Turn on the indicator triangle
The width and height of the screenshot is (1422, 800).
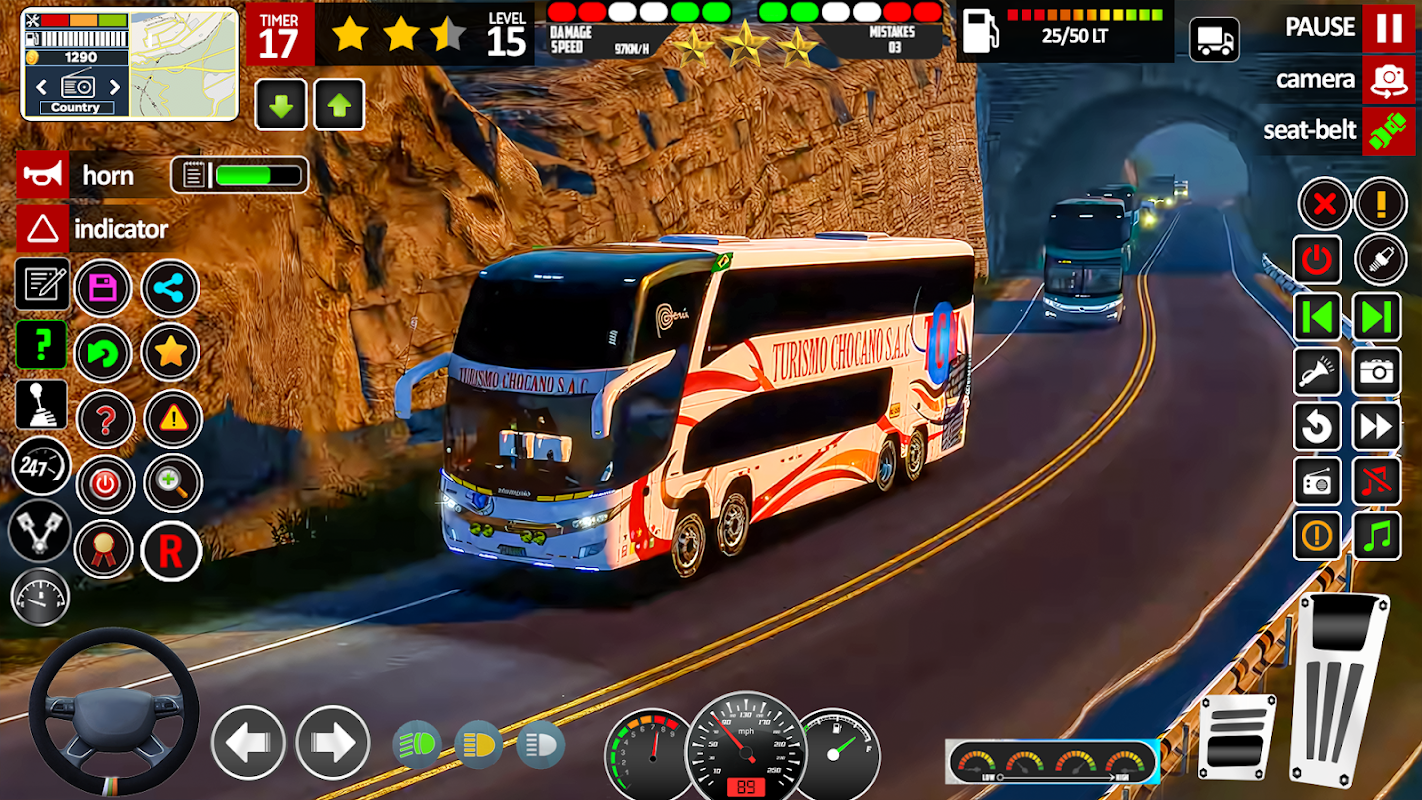tap(43, 229)
